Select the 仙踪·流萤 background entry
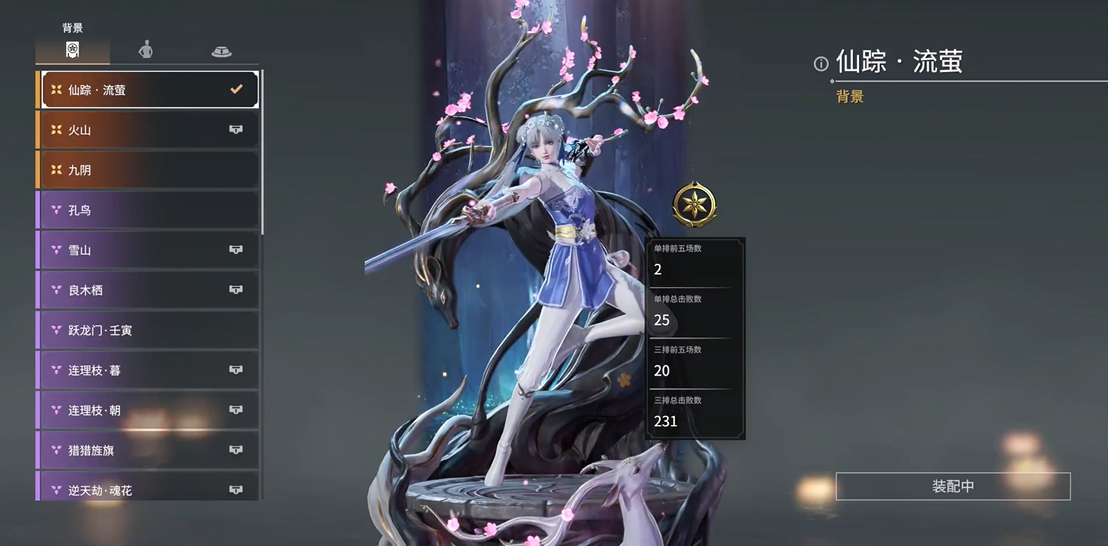 (x=148, y=90)
